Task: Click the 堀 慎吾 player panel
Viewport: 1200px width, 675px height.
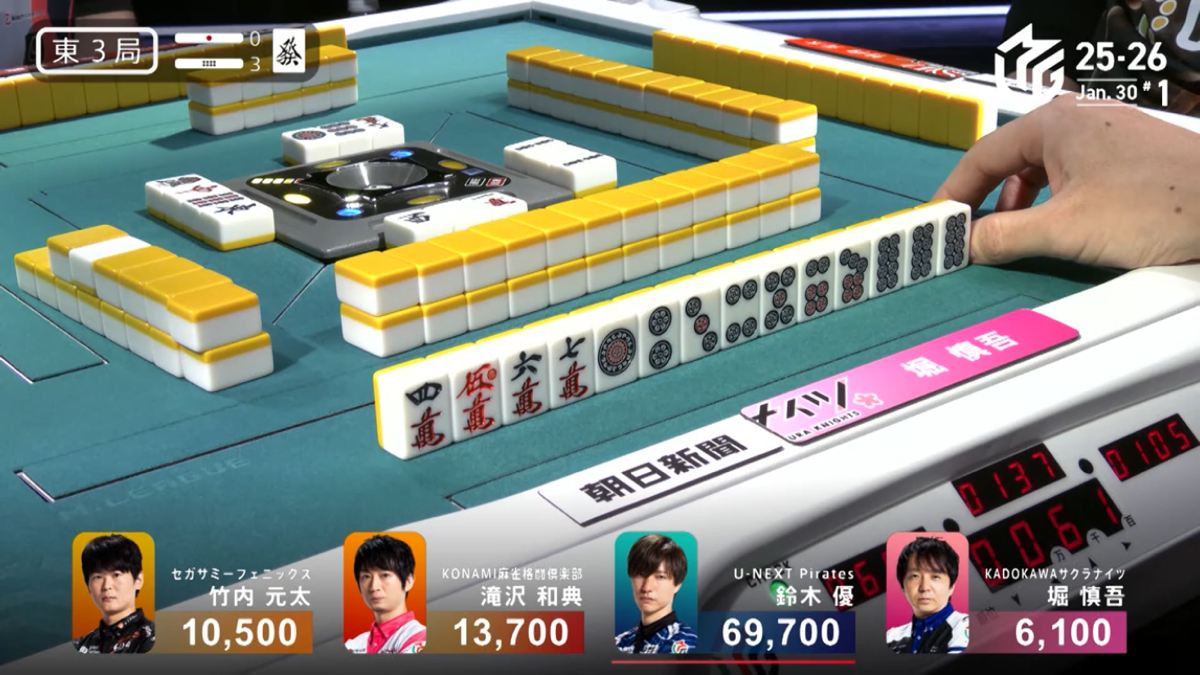Action: [1006, 594]
